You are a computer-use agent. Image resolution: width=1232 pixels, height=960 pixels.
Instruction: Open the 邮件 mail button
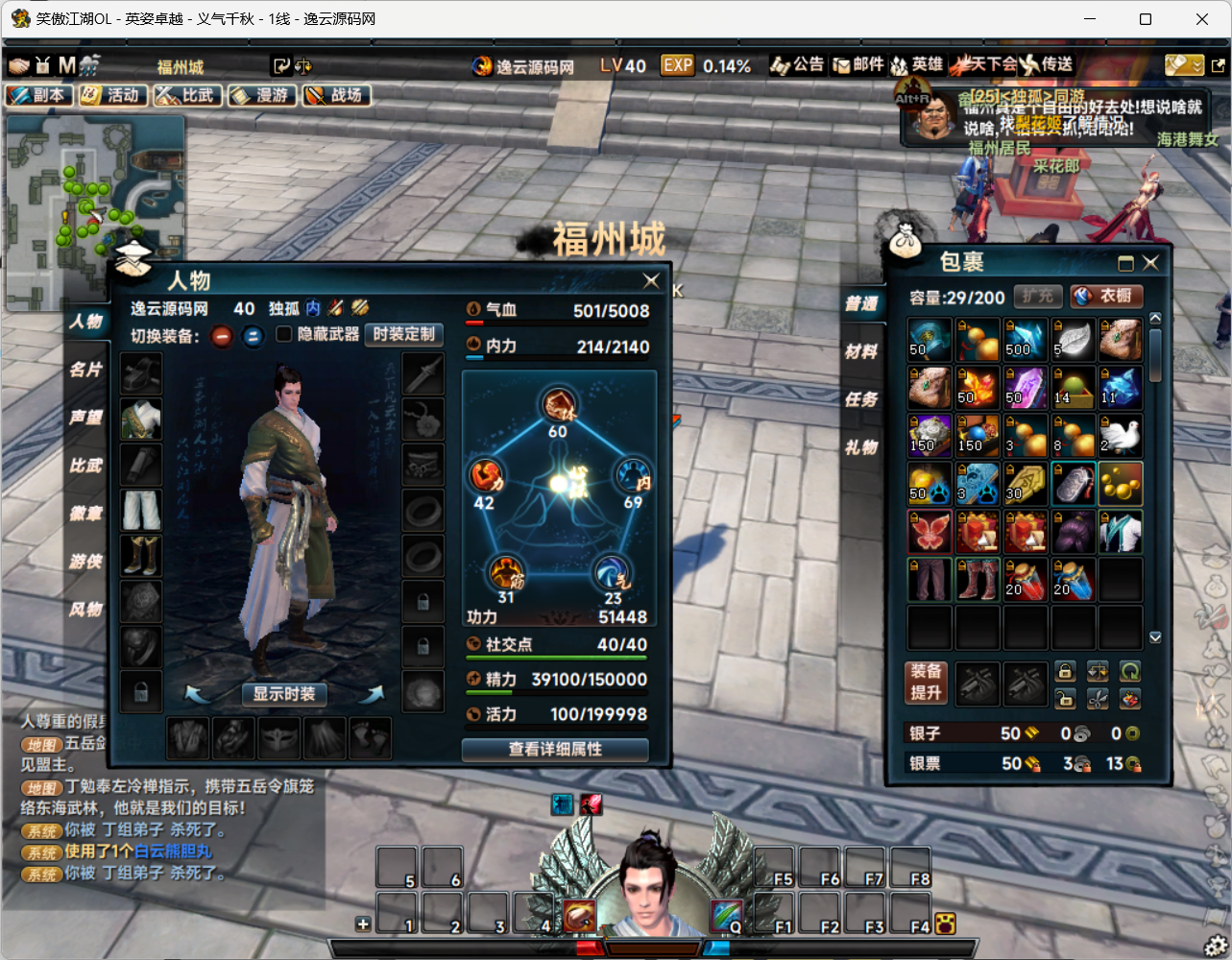click(x=858, y=64)
